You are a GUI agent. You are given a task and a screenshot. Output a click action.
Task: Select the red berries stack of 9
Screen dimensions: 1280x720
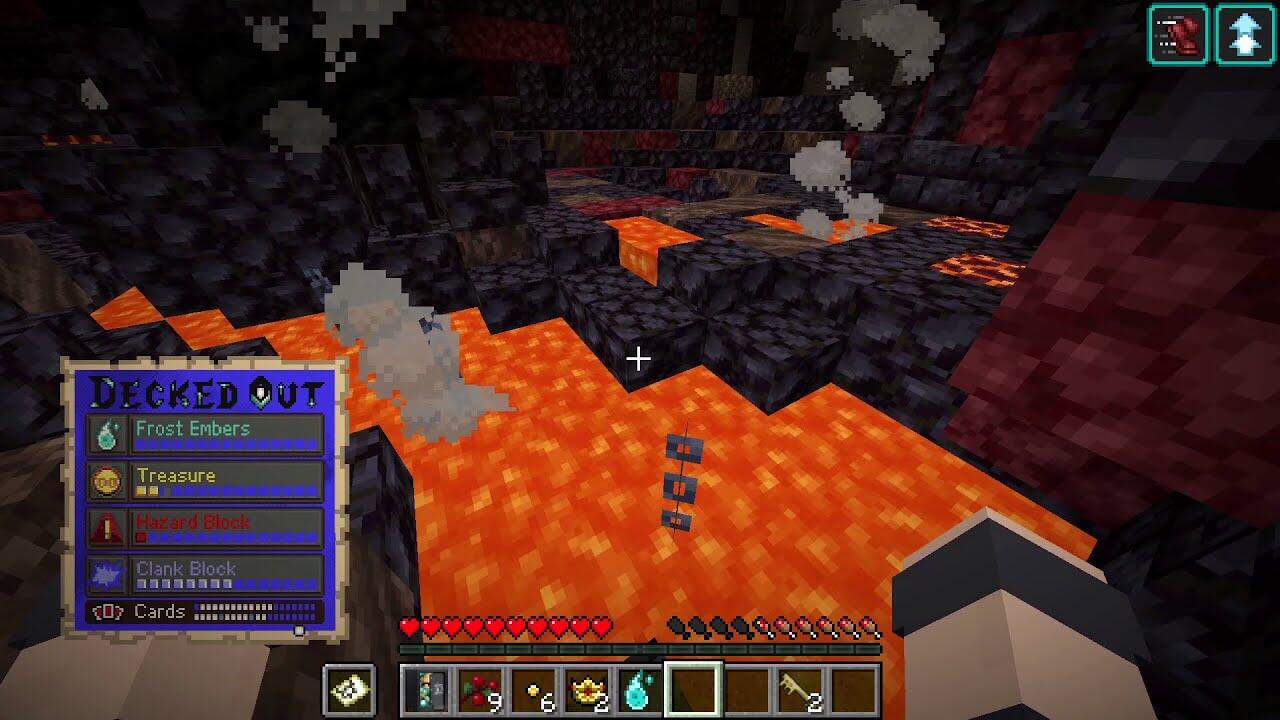click(x=481, y=690)
